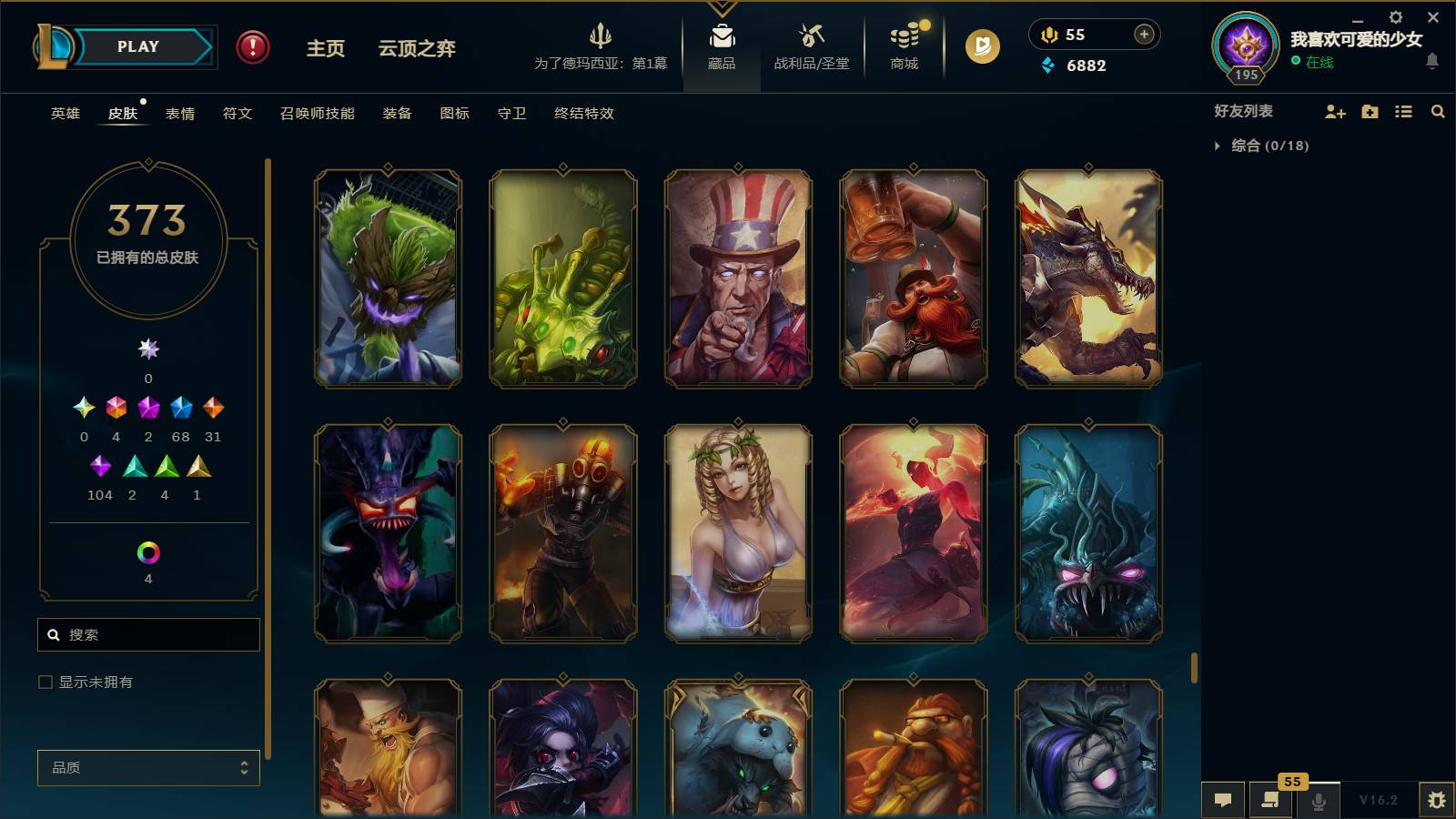
Task: Open the friend list search icon
Action: click(x=1438, y=111)
